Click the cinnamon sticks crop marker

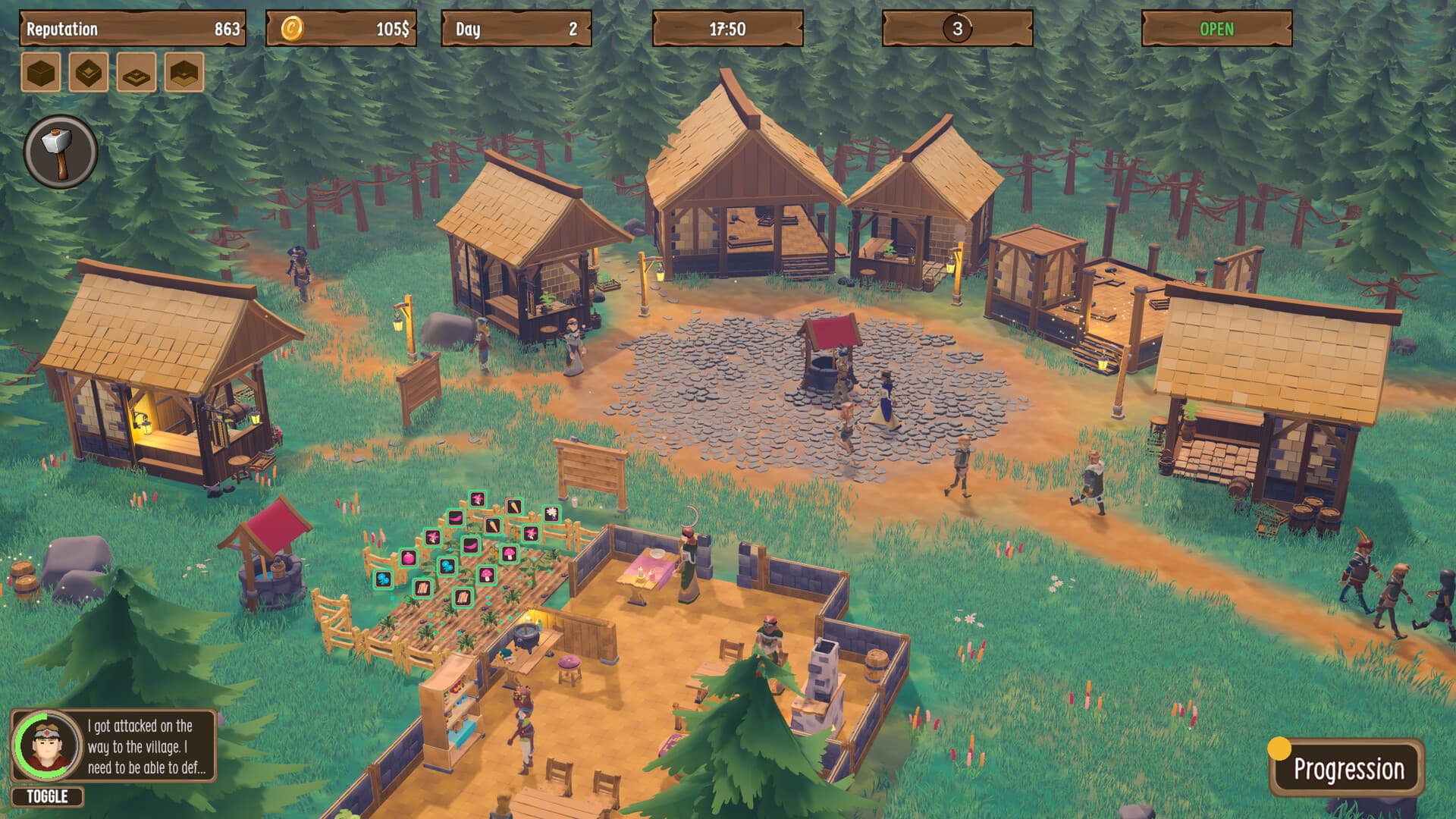(x=422, y=588)
